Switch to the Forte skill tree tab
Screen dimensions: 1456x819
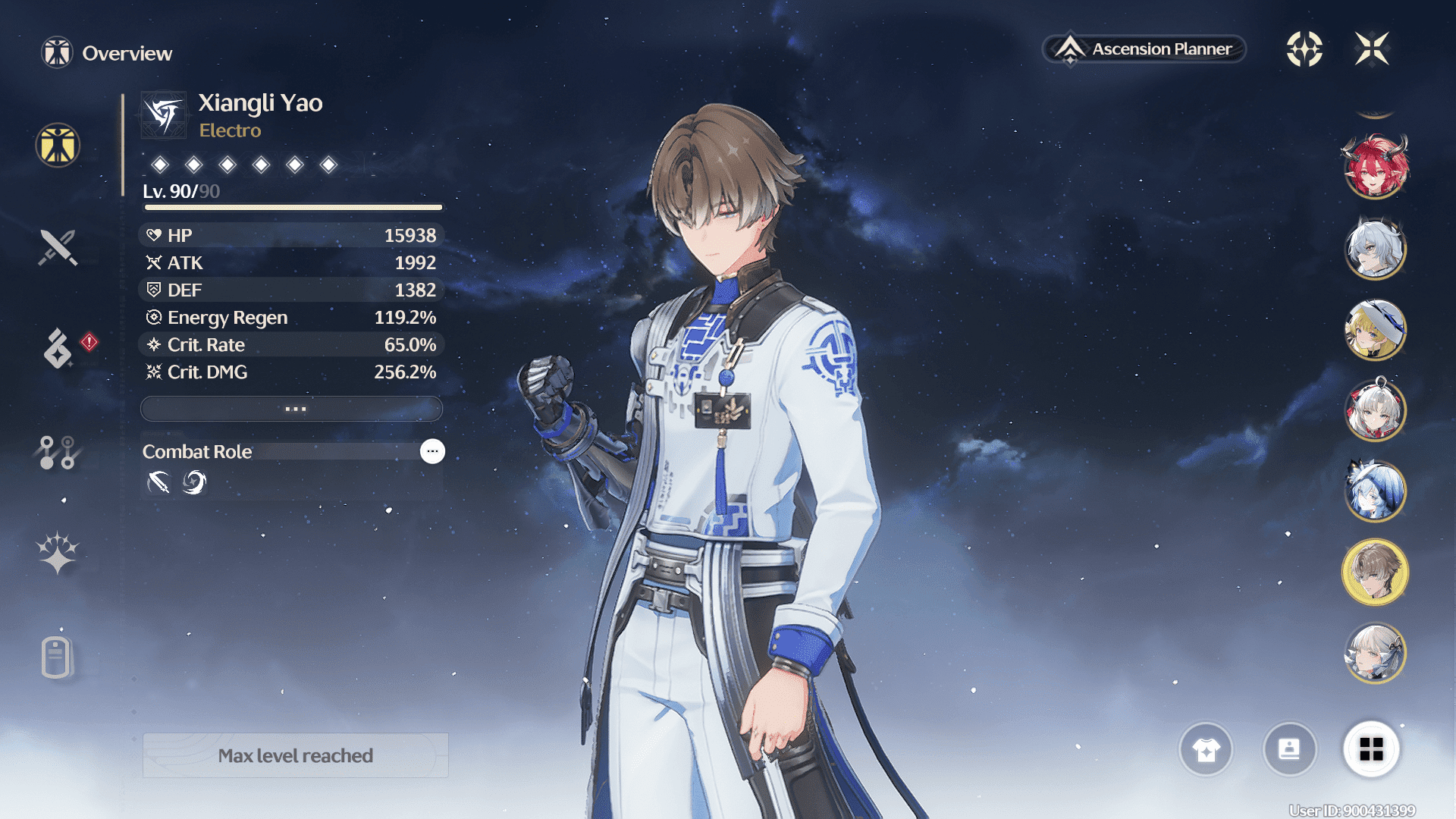point(58,452)
